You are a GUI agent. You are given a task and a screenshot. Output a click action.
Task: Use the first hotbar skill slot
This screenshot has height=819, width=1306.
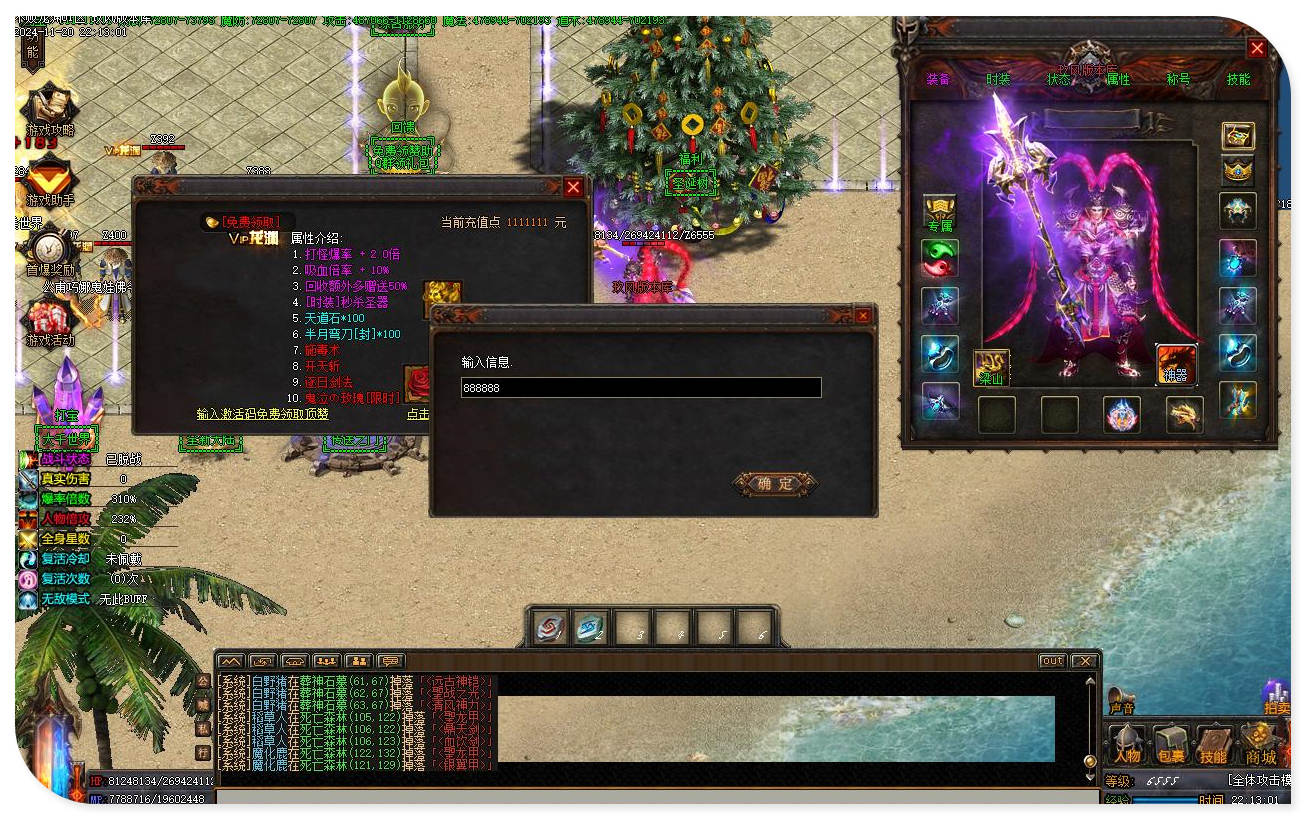[549, 627]
